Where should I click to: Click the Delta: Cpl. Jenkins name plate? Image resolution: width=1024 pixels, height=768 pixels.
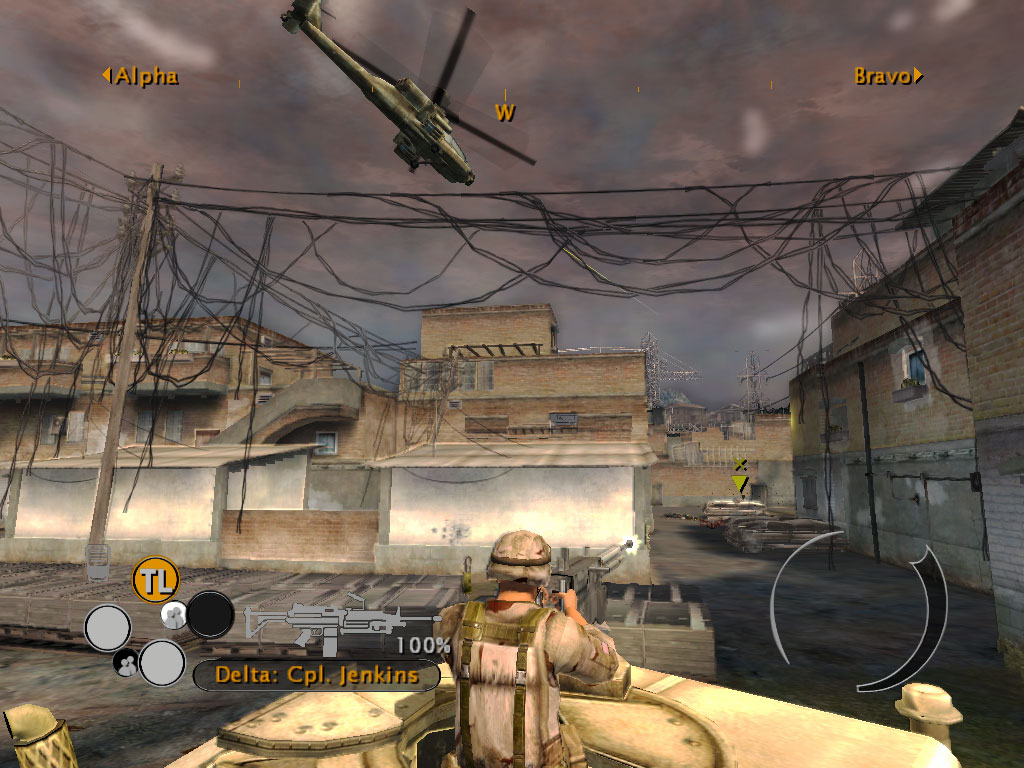click(316, 676)
